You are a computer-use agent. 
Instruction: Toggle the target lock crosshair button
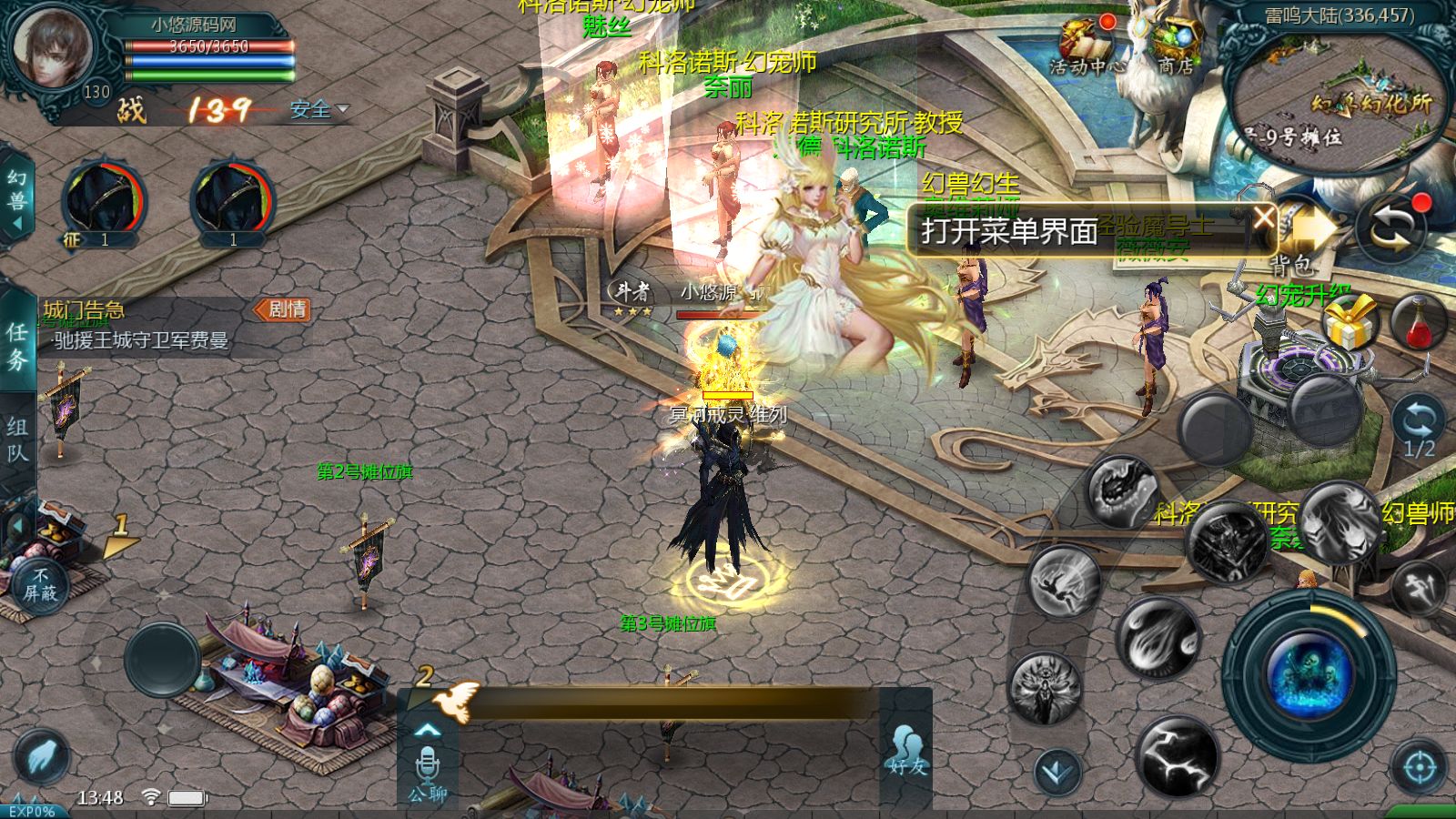[x=1419, y=768]
